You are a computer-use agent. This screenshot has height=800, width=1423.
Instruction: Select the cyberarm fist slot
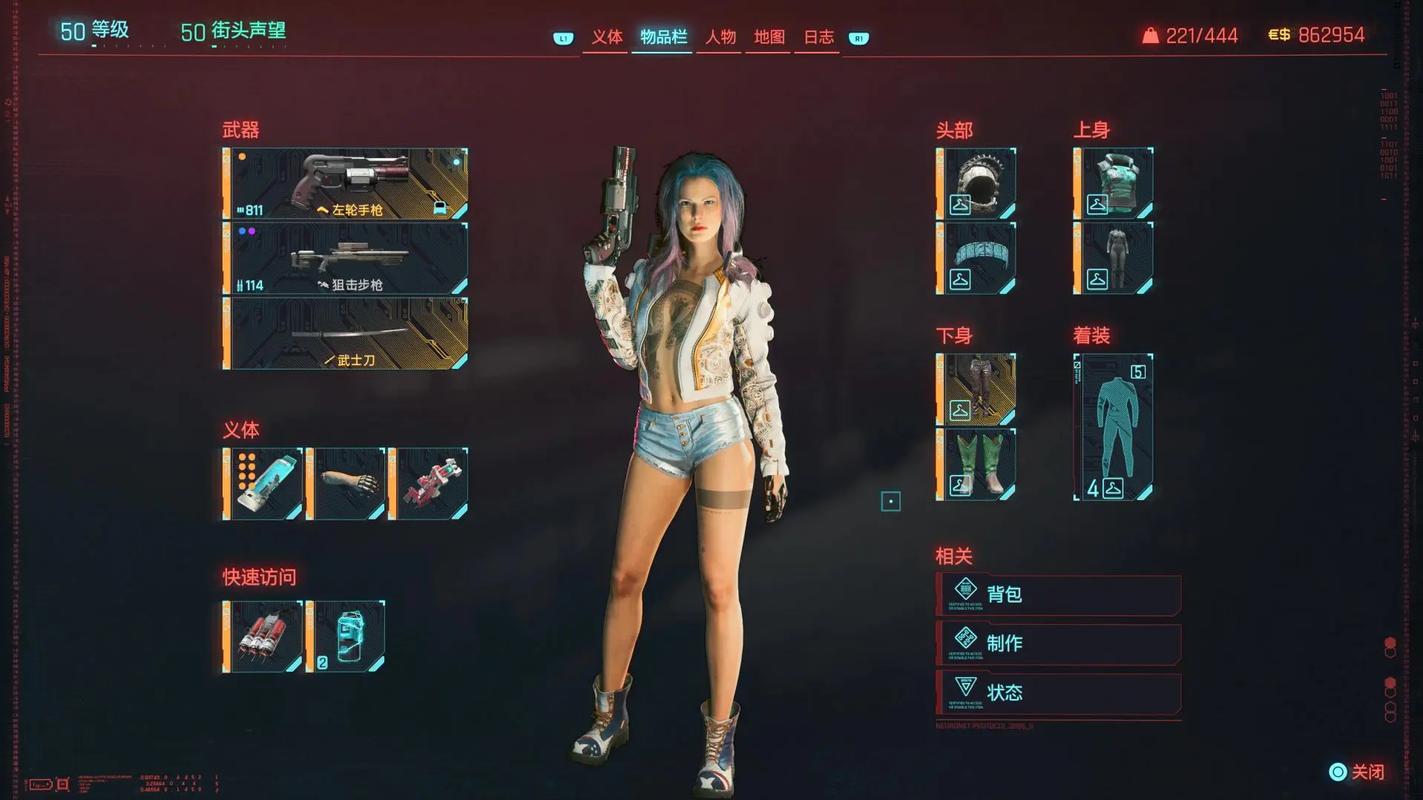tap(346, 484)
